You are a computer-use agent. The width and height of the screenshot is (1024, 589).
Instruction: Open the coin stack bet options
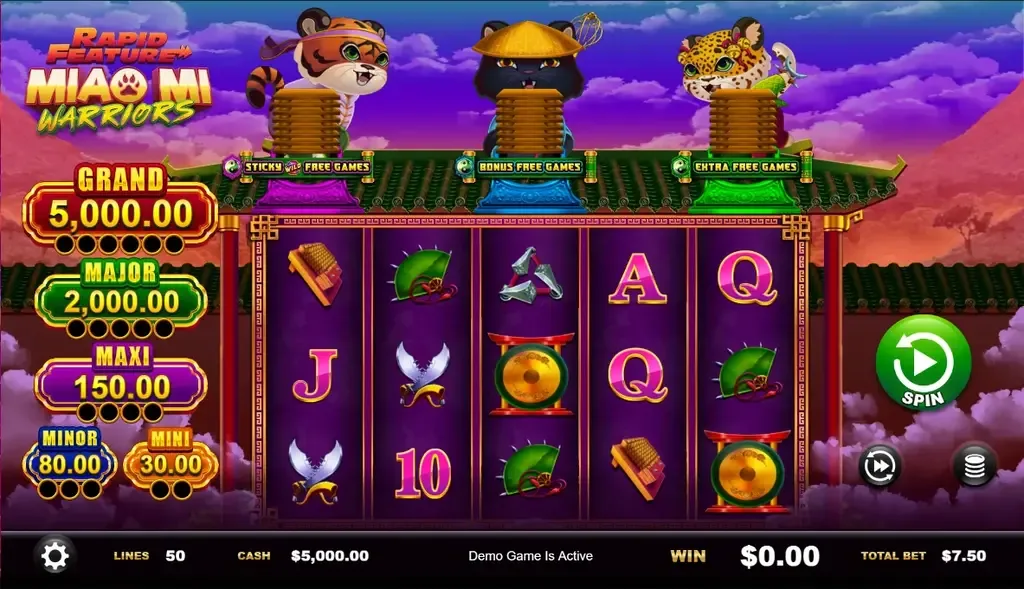[x=973, y=465]
